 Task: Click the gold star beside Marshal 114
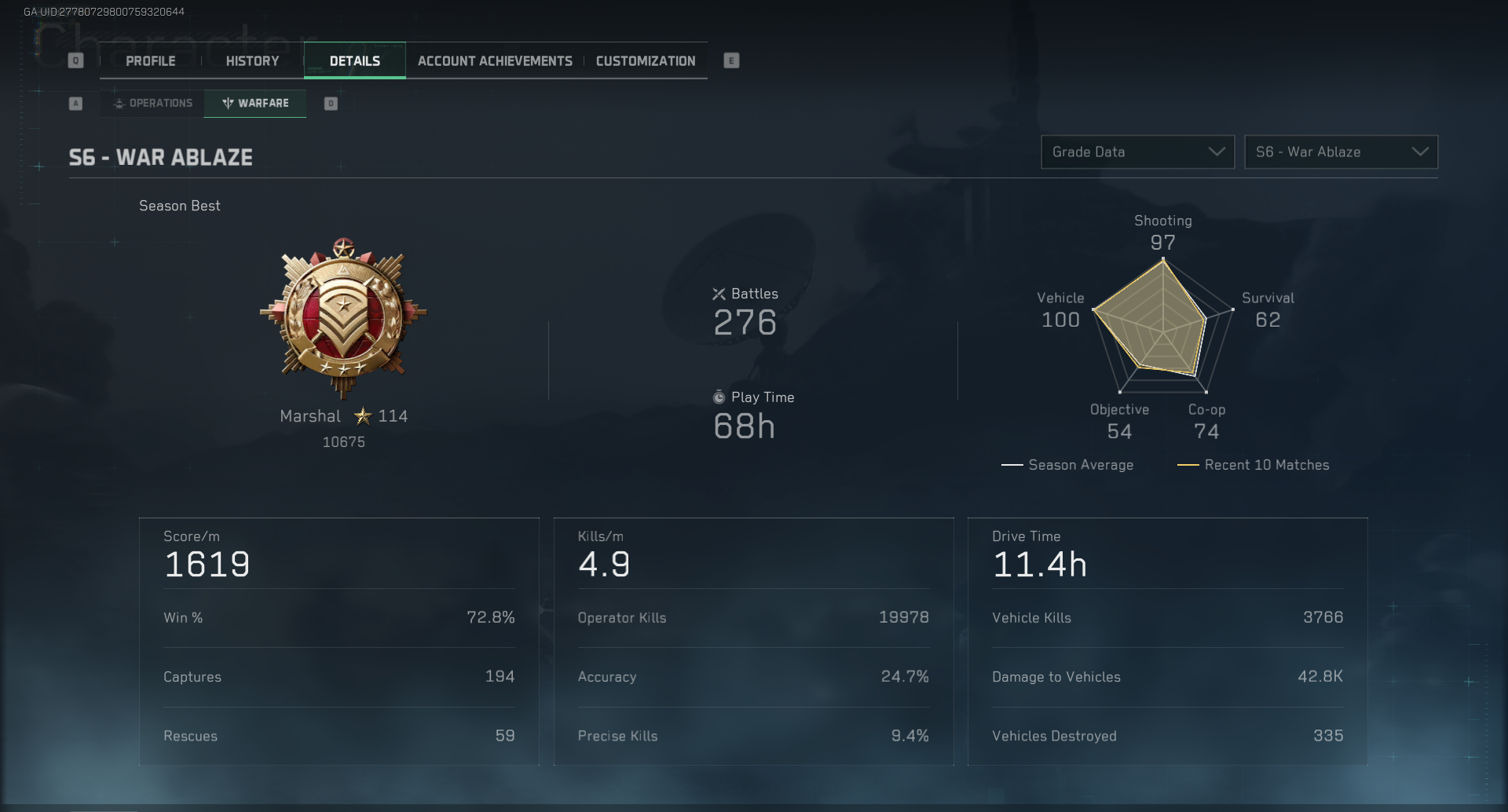tap(362, 416)
